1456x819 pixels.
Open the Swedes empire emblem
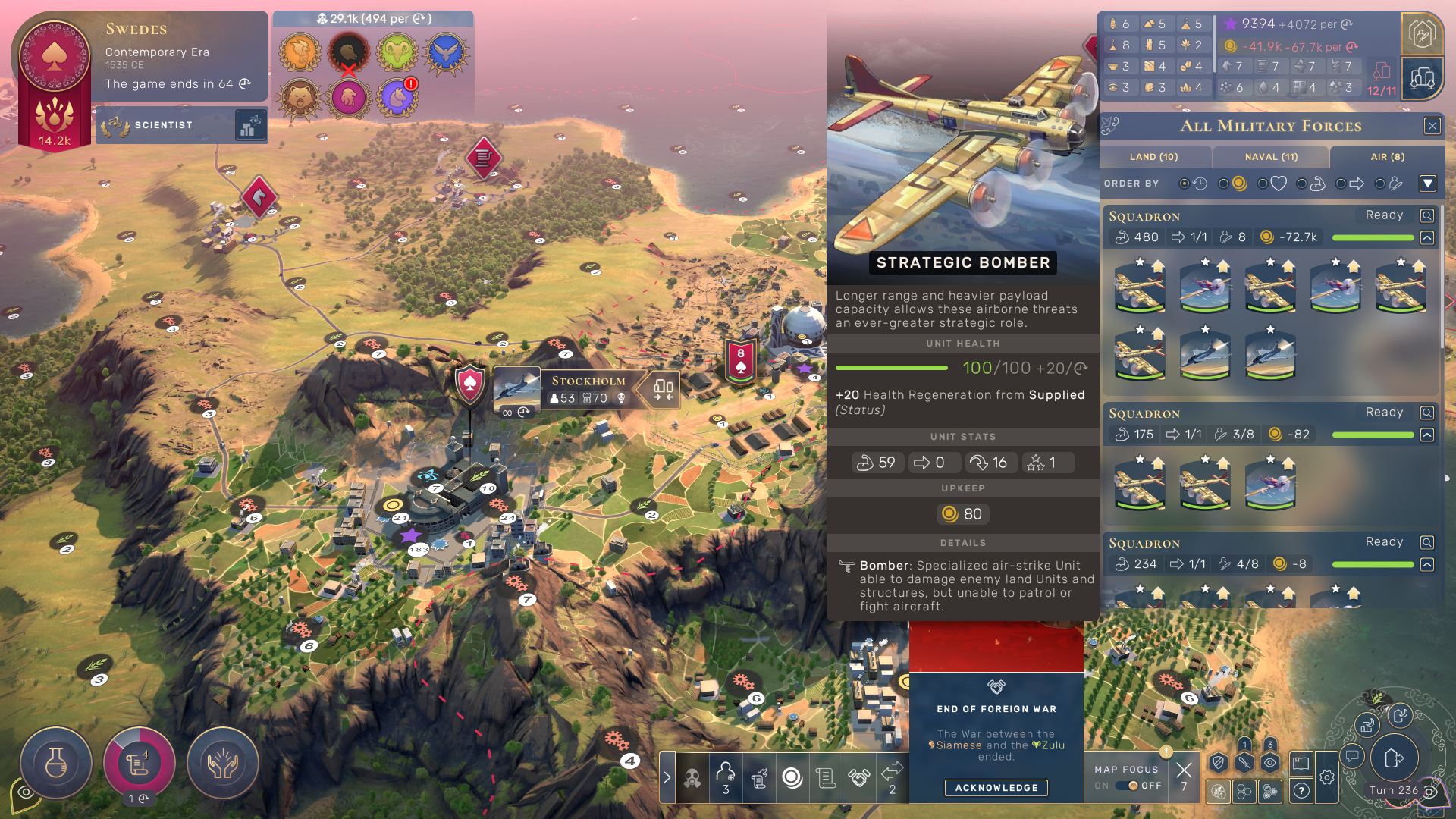(x=55, y=57)
